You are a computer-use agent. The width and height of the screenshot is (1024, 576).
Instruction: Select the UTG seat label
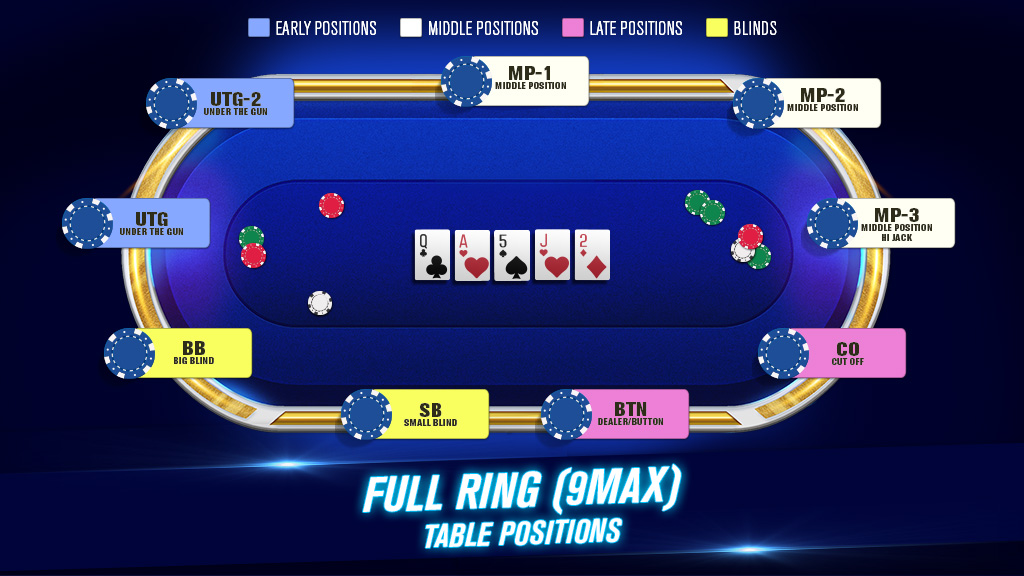151,223
